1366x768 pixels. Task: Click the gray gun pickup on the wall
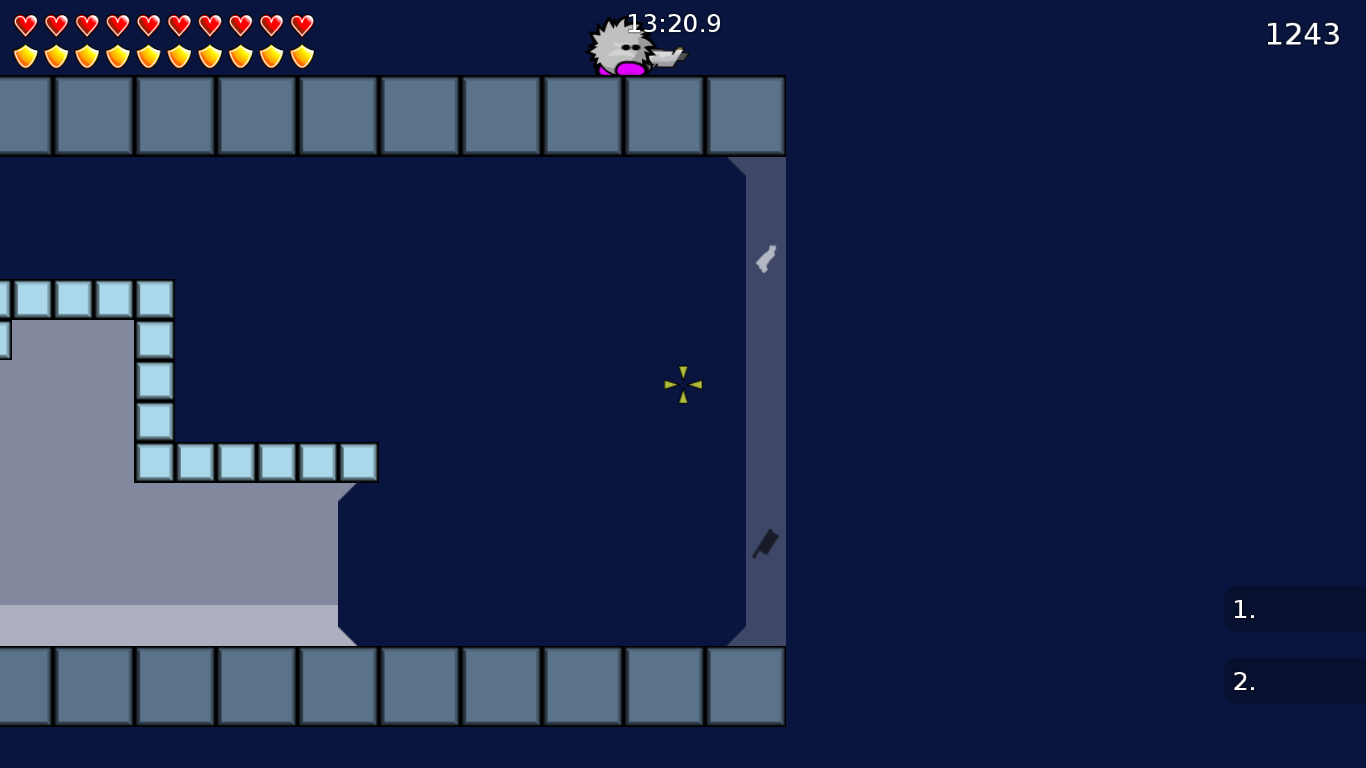(x=765, y=259)
